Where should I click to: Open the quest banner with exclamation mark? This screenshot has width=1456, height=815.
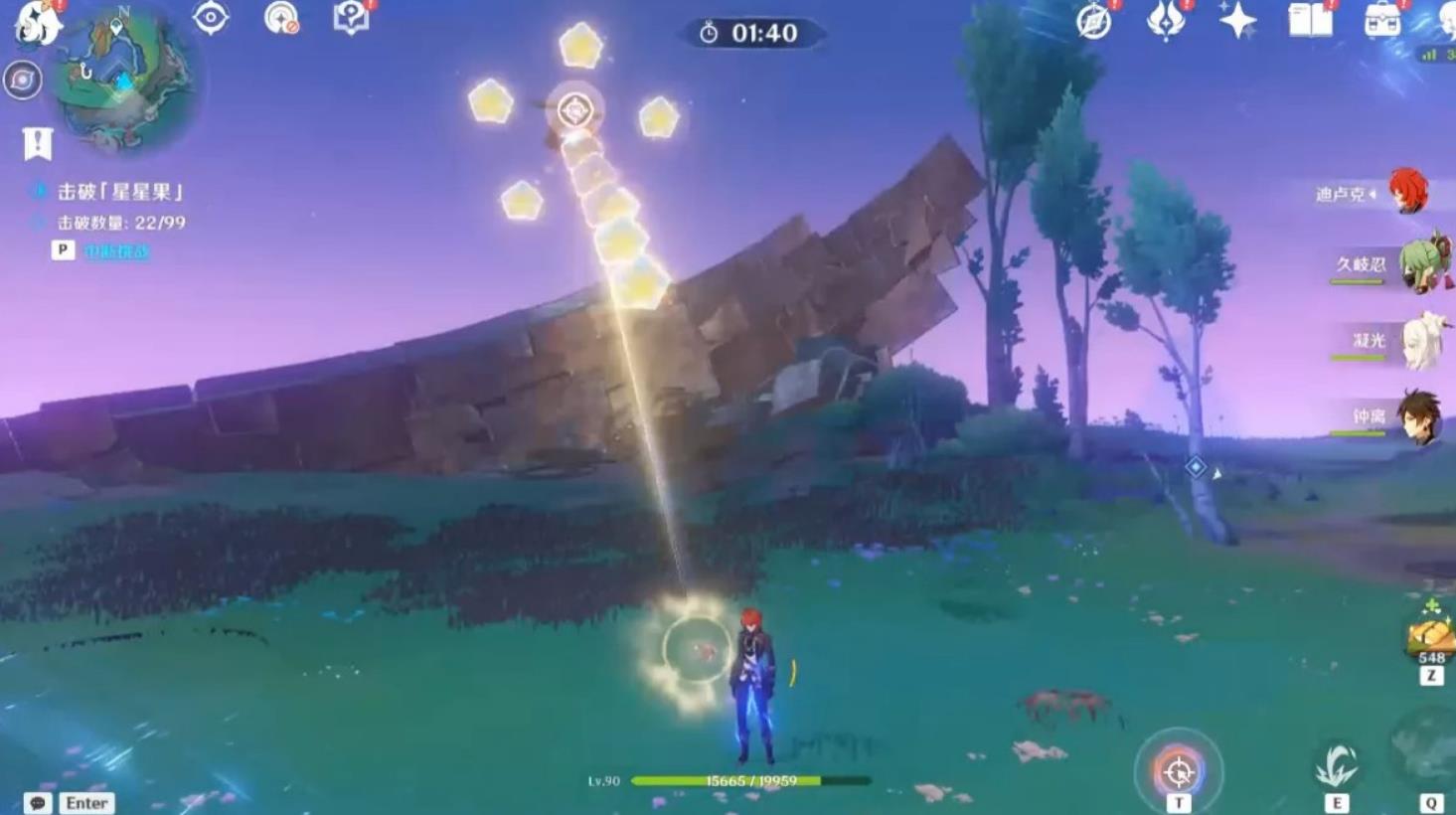click(x=37, y=143)
